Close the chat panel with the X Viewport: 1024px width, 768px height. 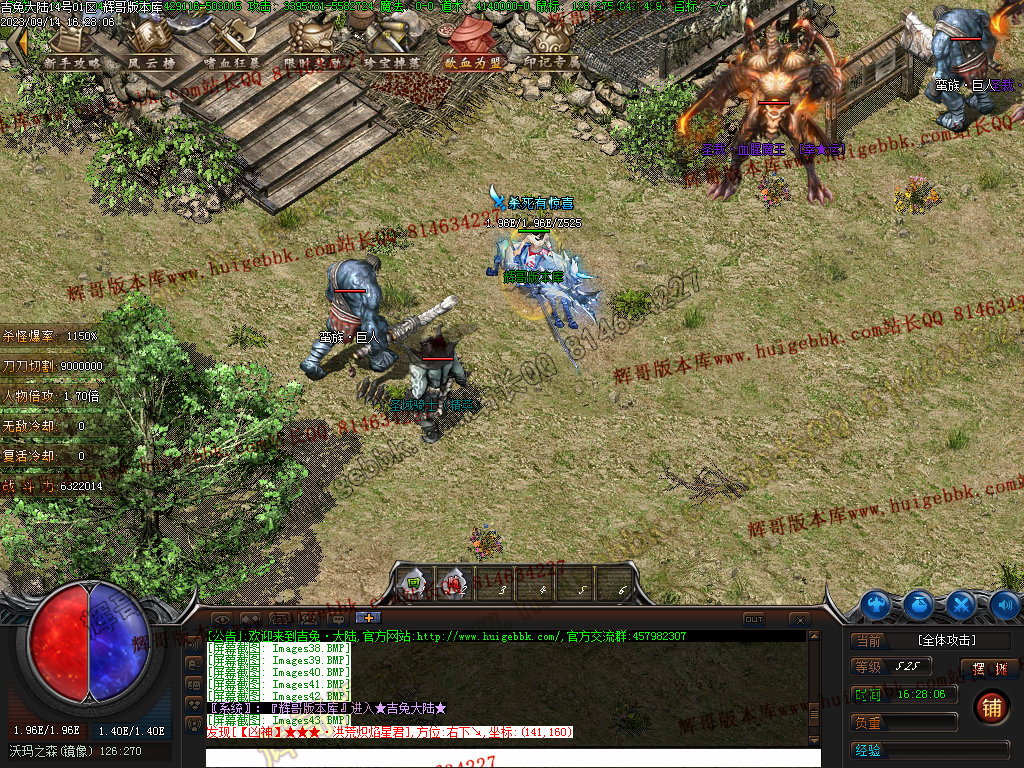(798, 620)
